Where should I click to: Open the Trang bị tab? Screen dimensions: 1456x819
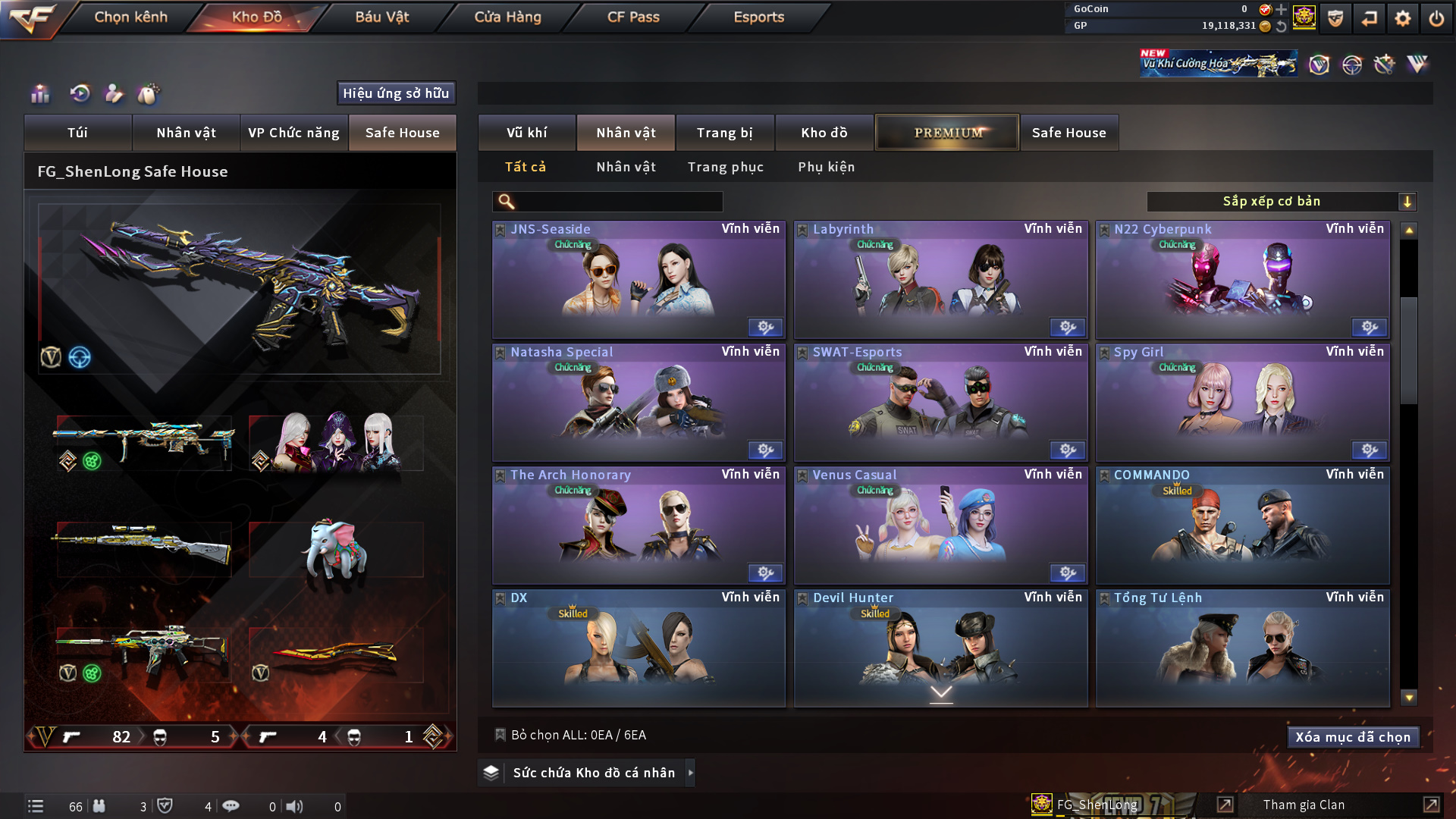(724, 133)
